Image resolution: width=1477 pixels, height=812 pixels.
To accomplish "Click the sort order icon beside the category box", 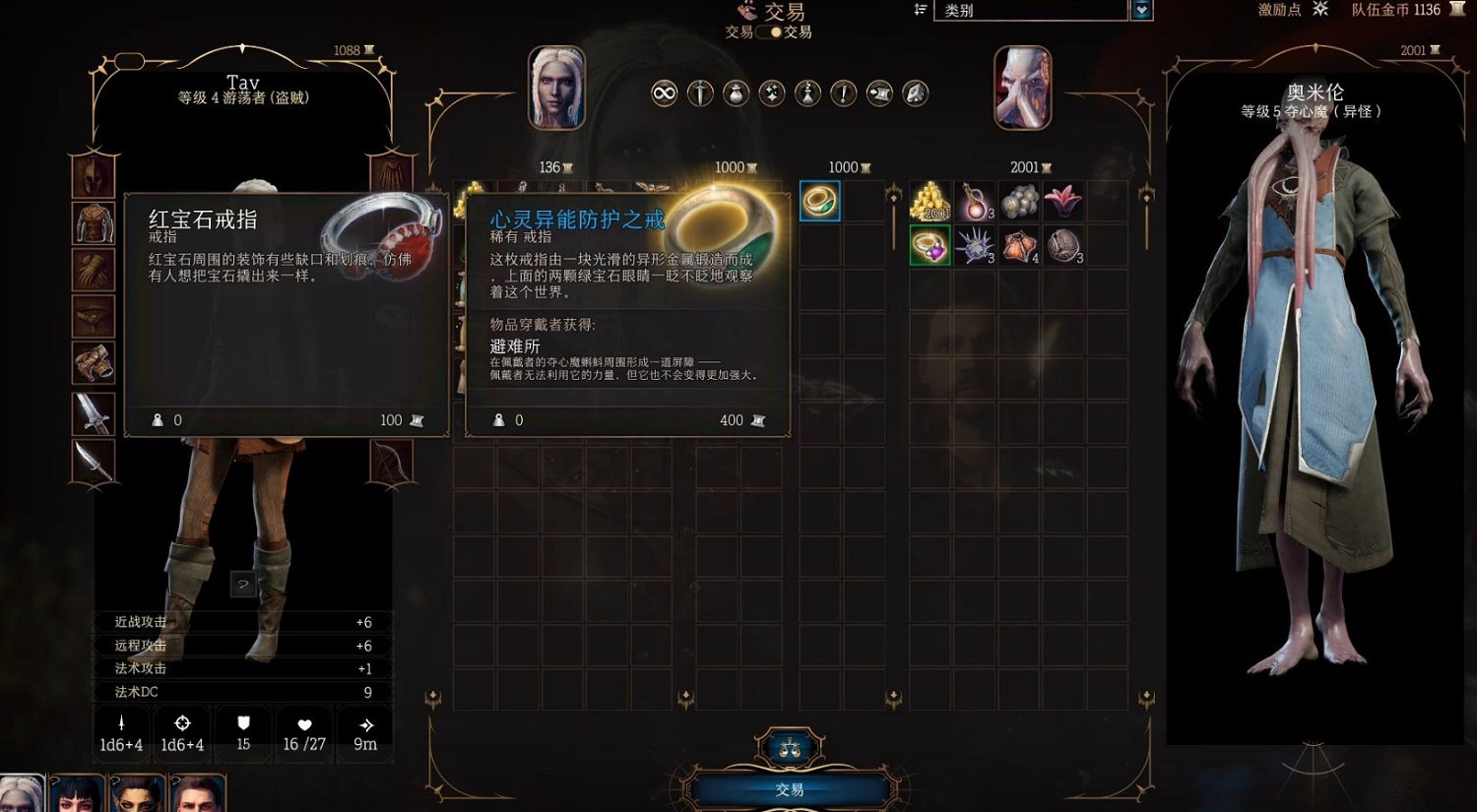I will (x=921, y=11).
